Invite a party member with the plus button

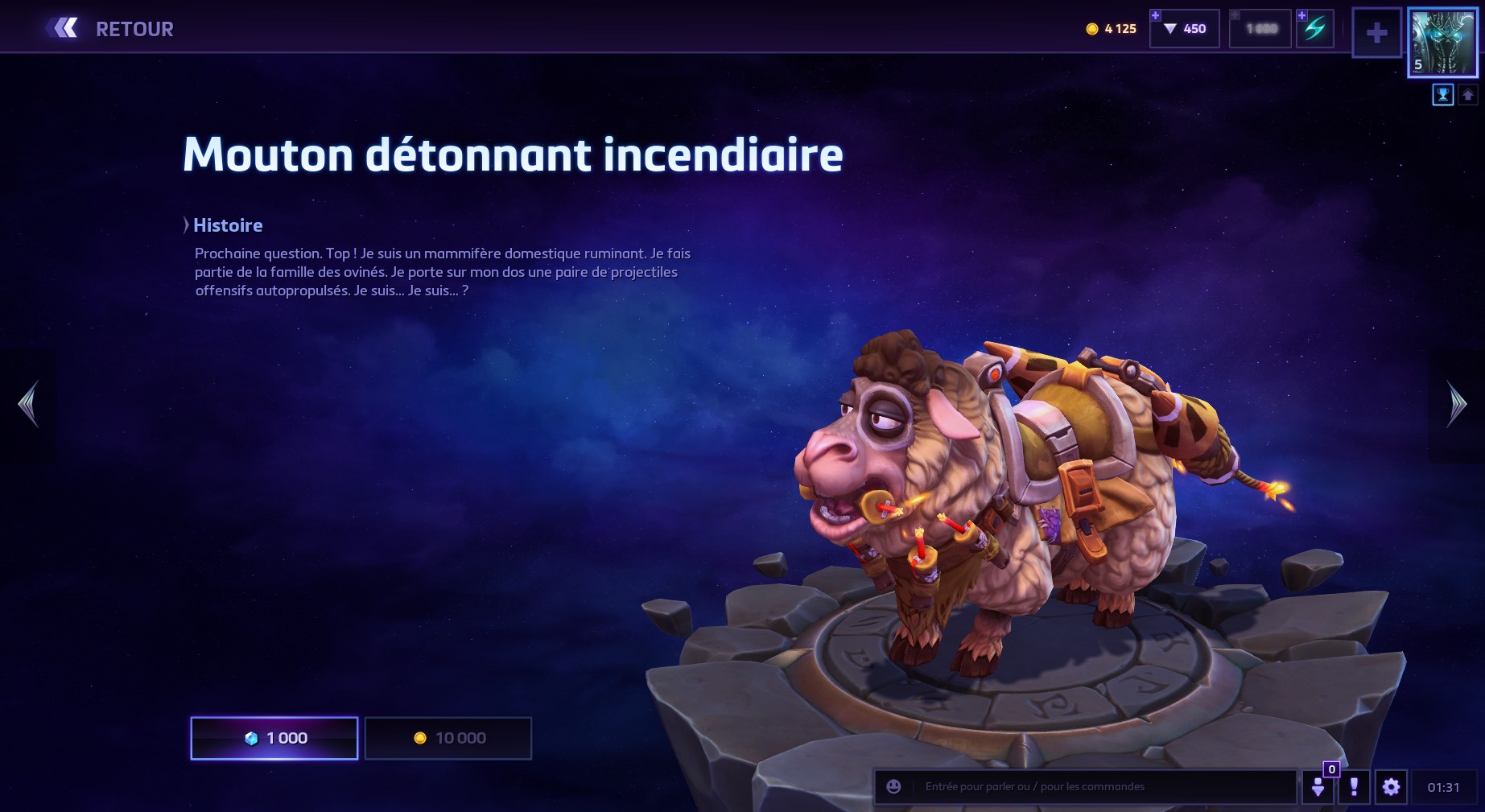(x=1376, y=33)
